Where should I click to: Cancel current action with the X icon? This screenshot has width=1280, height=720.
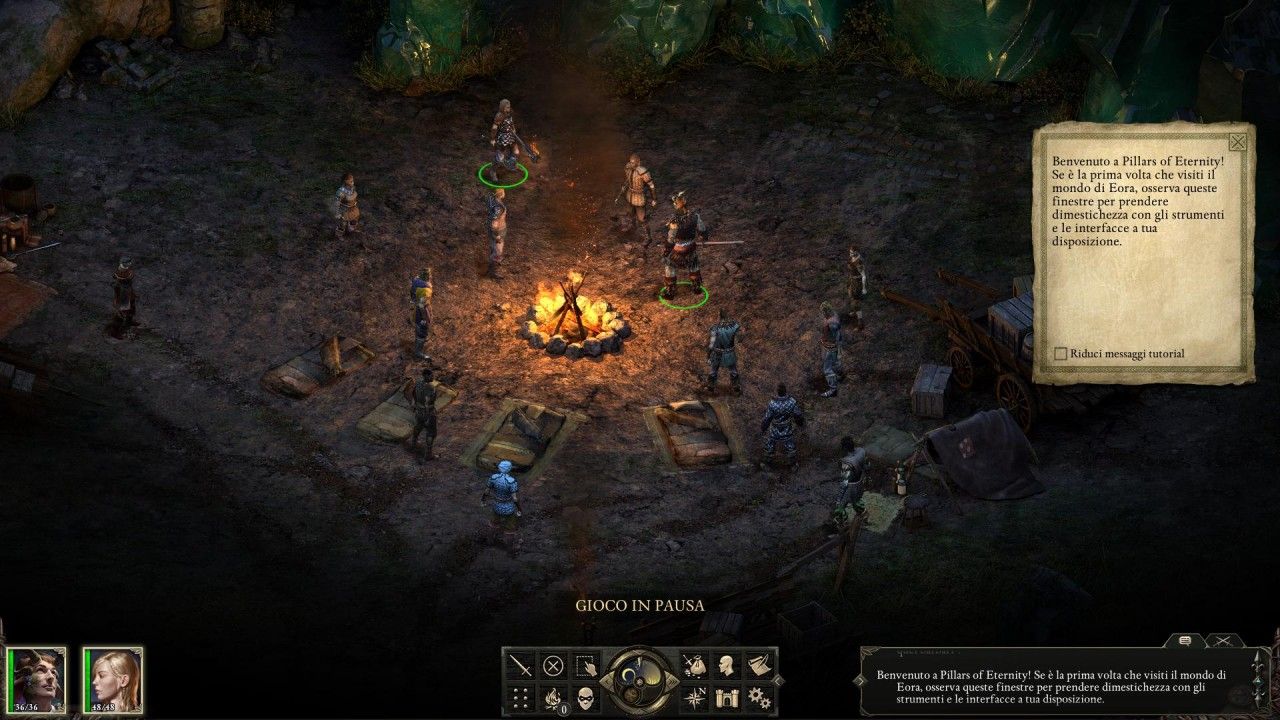(552, 664)
